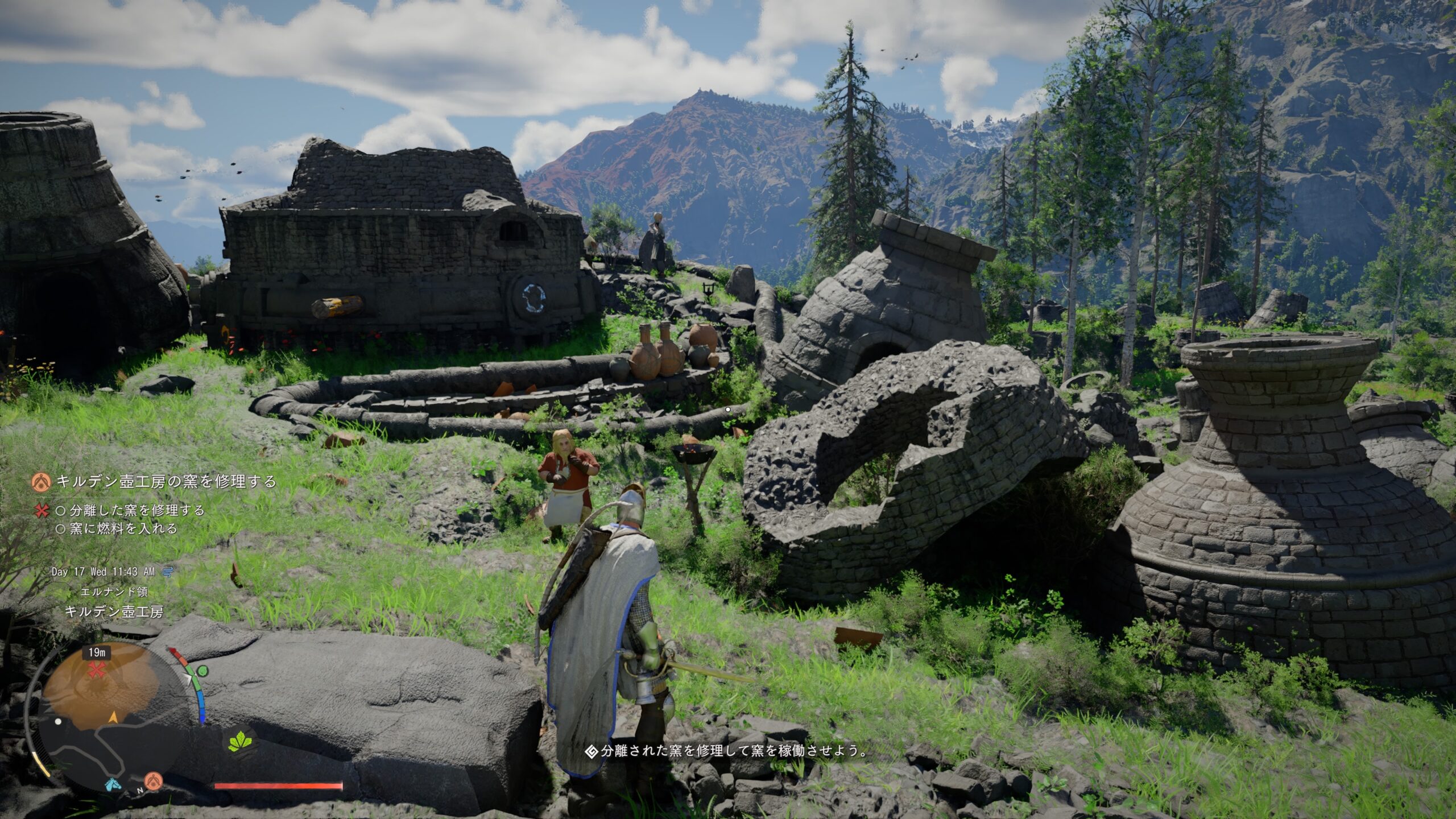Click the objective 分離した窯を修理する
The height and width of the screenshot is (819, 1456).
point(136,510)
